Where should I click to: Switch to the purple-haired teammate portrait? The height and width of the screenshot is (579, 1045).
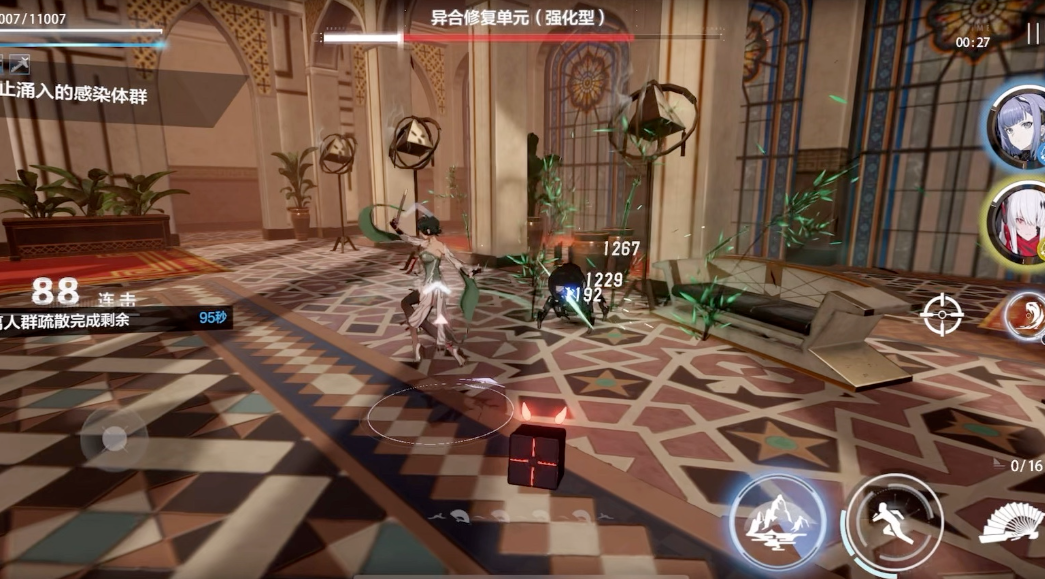1018,125
